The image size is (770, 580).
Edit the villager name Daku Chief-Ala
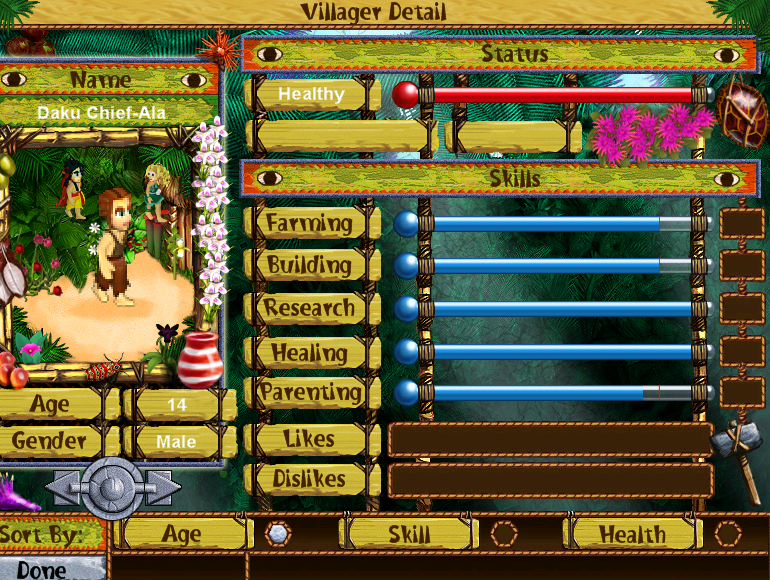(102, 113)
